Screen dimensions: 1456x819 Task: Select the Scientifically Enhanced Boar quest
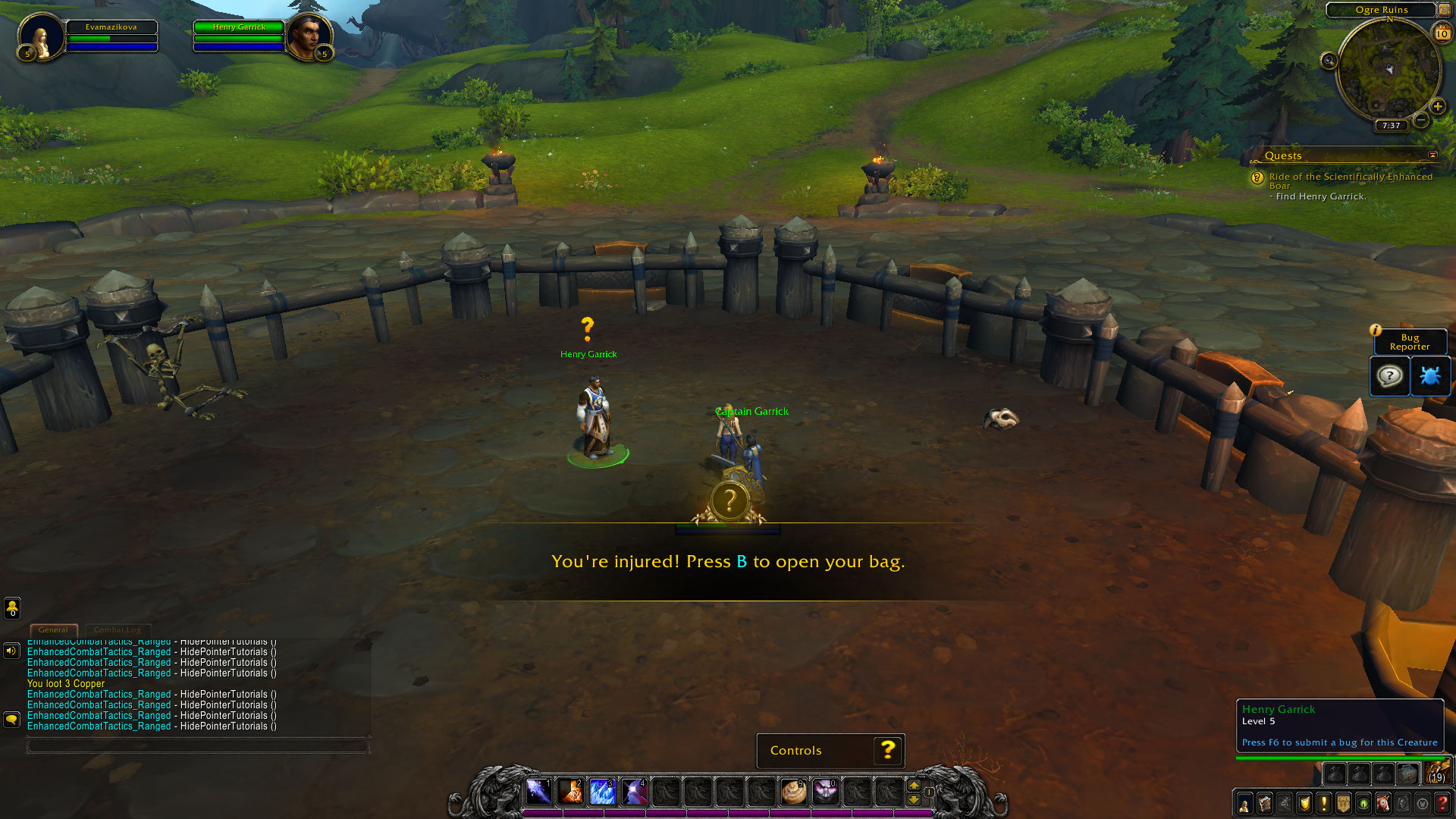[x=1350, y=180]
